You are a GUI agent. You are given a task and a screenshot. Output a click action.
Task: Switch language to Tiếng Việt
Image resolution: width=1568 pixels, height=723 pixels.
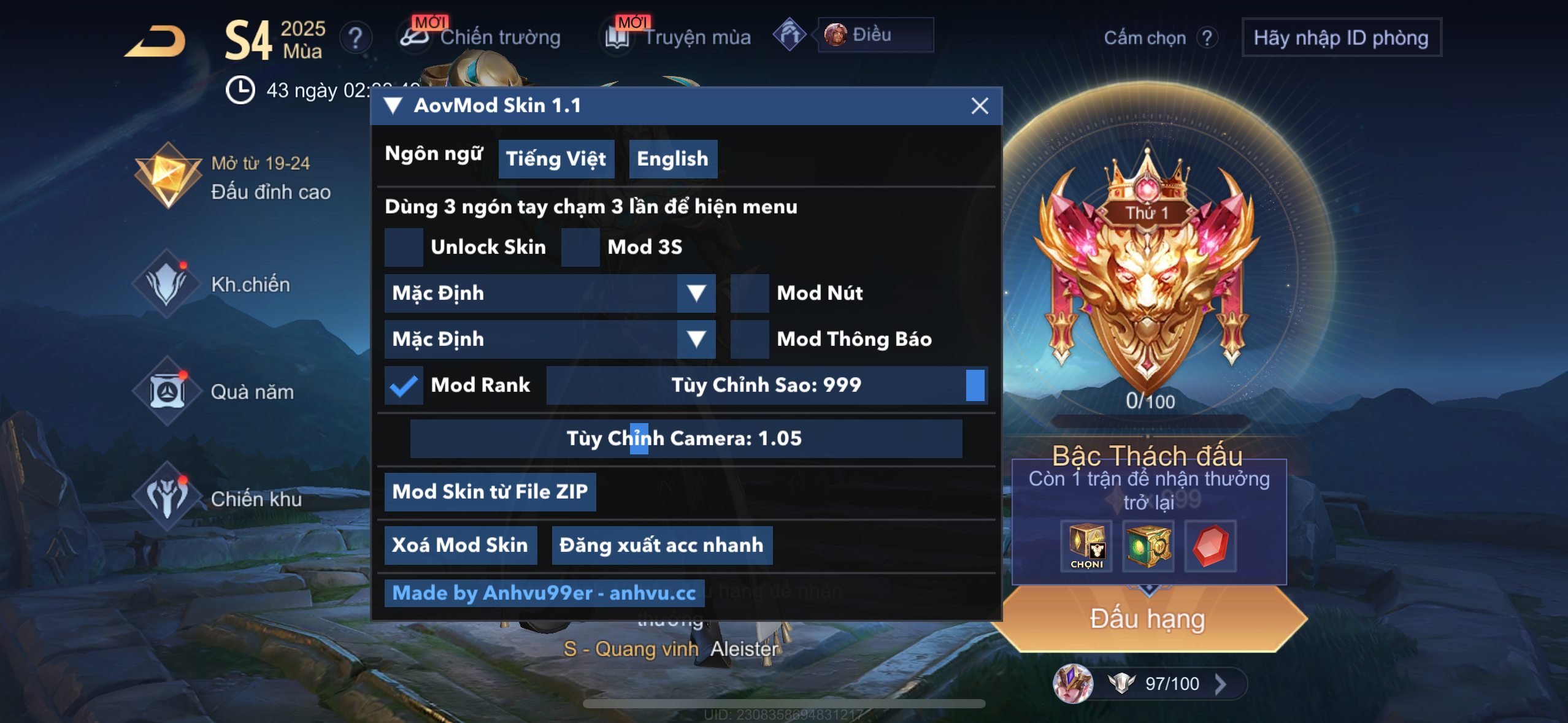(556, 158)
